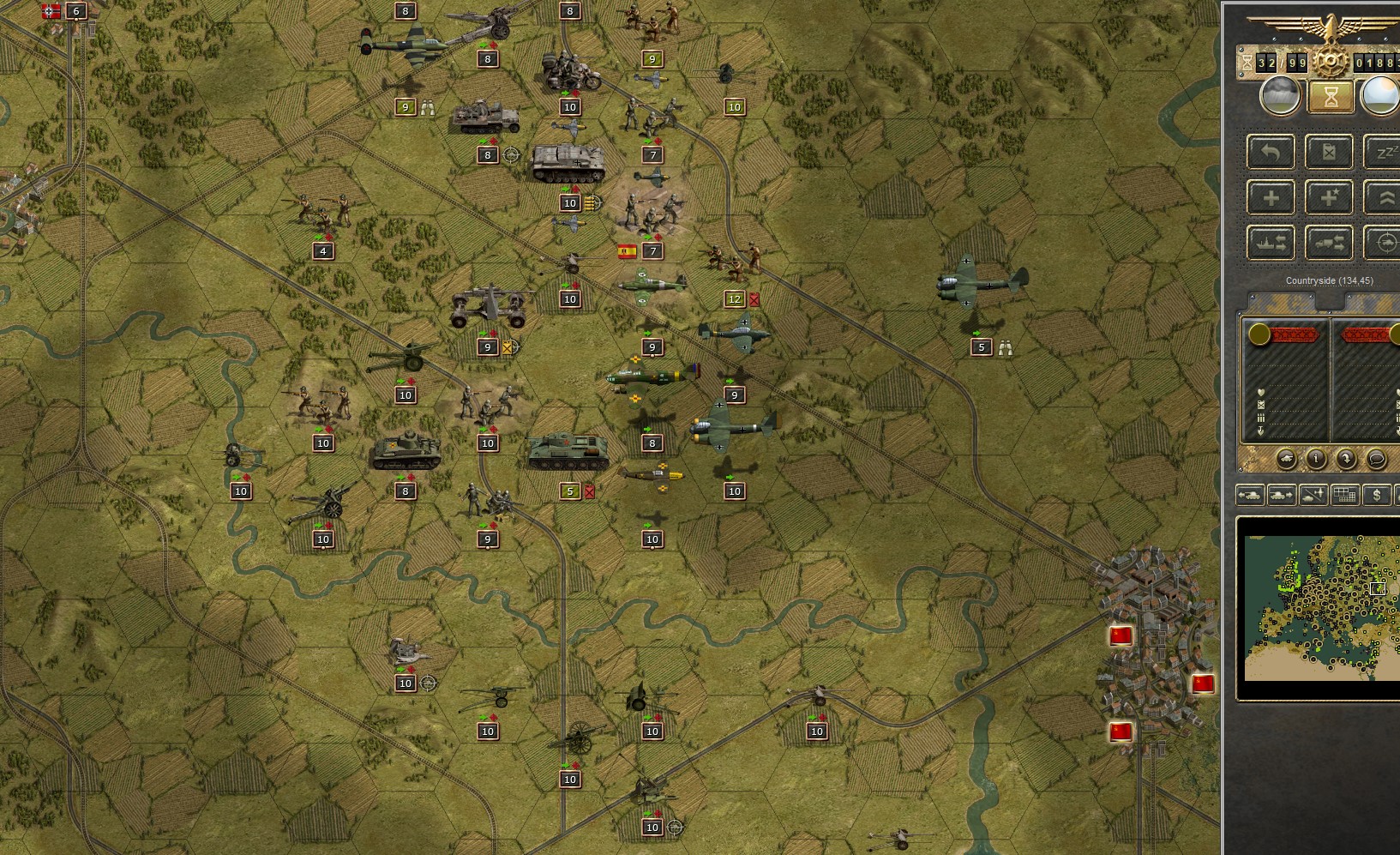This screenshot has width=1400, height=855.
Task: Put the selected unit to sleep
Action: point(1386,151)
